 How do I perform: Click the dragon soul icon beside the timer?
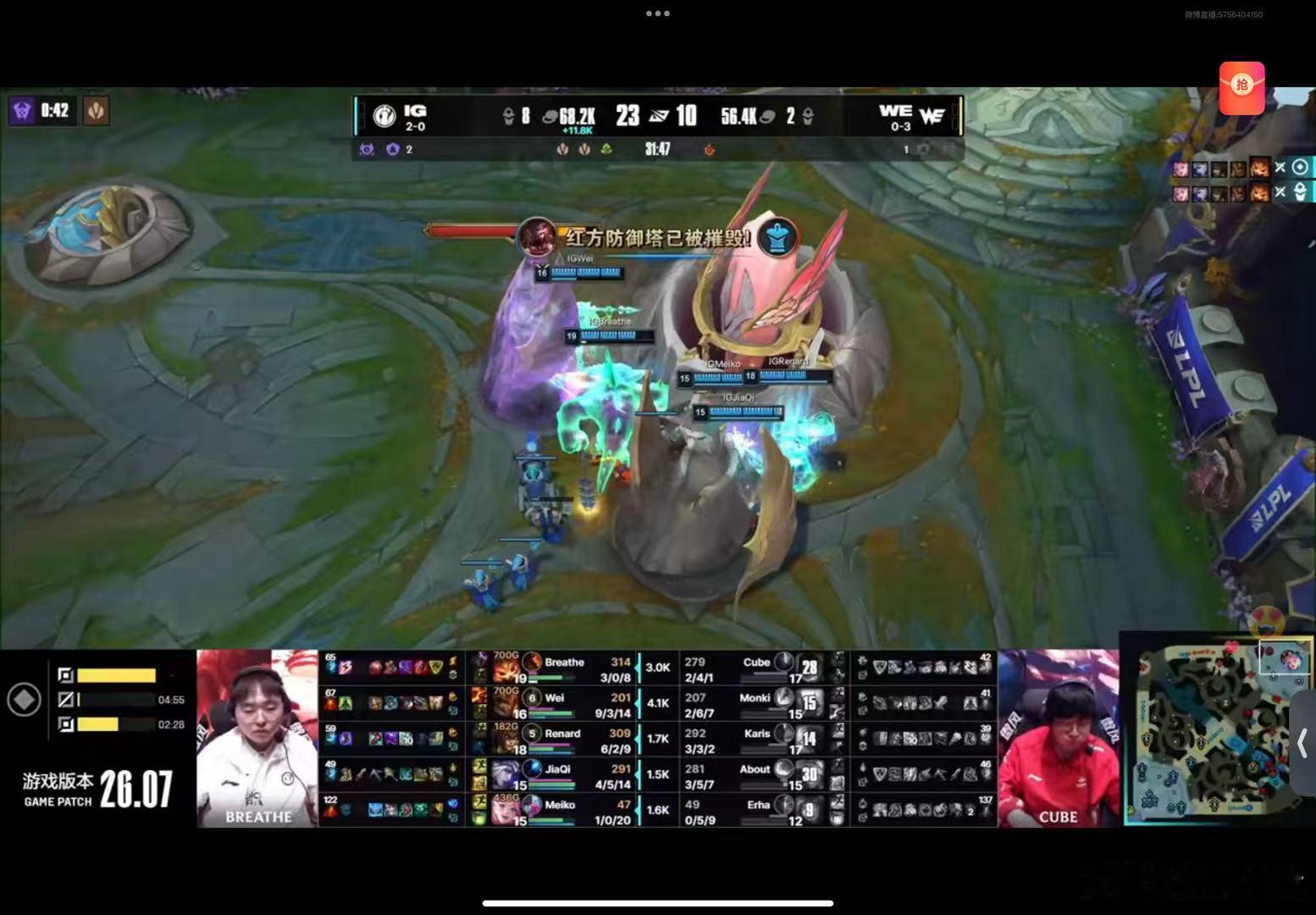click(x=96, y=110)
